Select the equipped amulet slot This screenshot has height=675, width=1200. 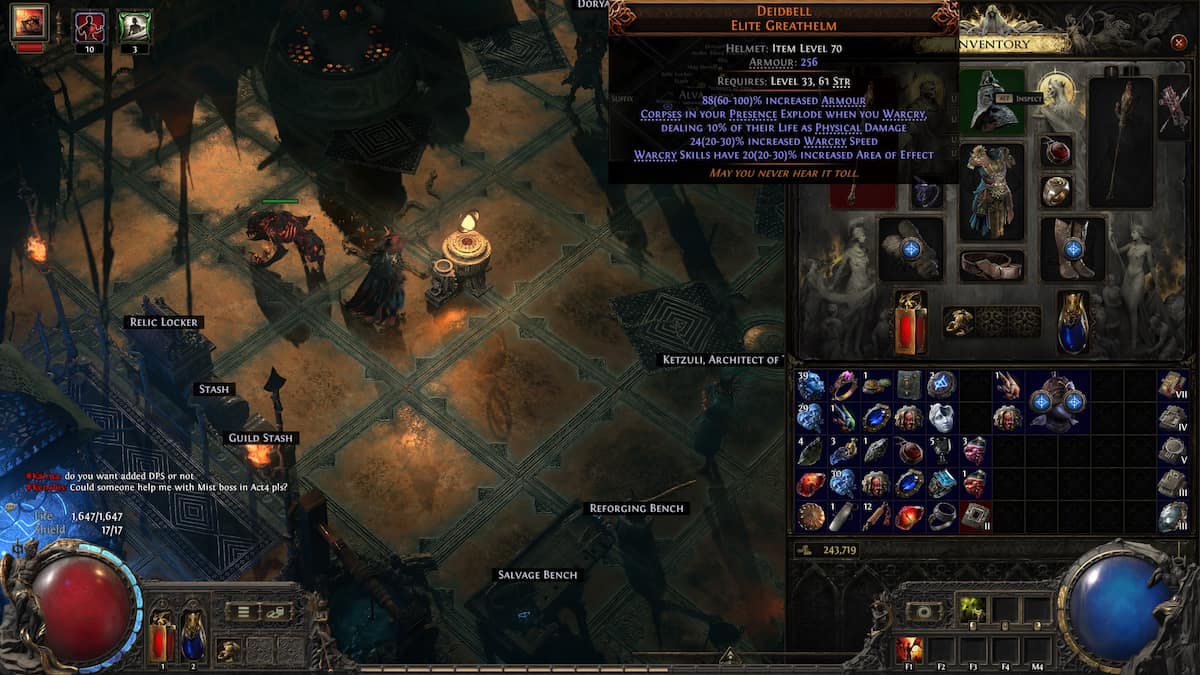(x=1056, y=151)
